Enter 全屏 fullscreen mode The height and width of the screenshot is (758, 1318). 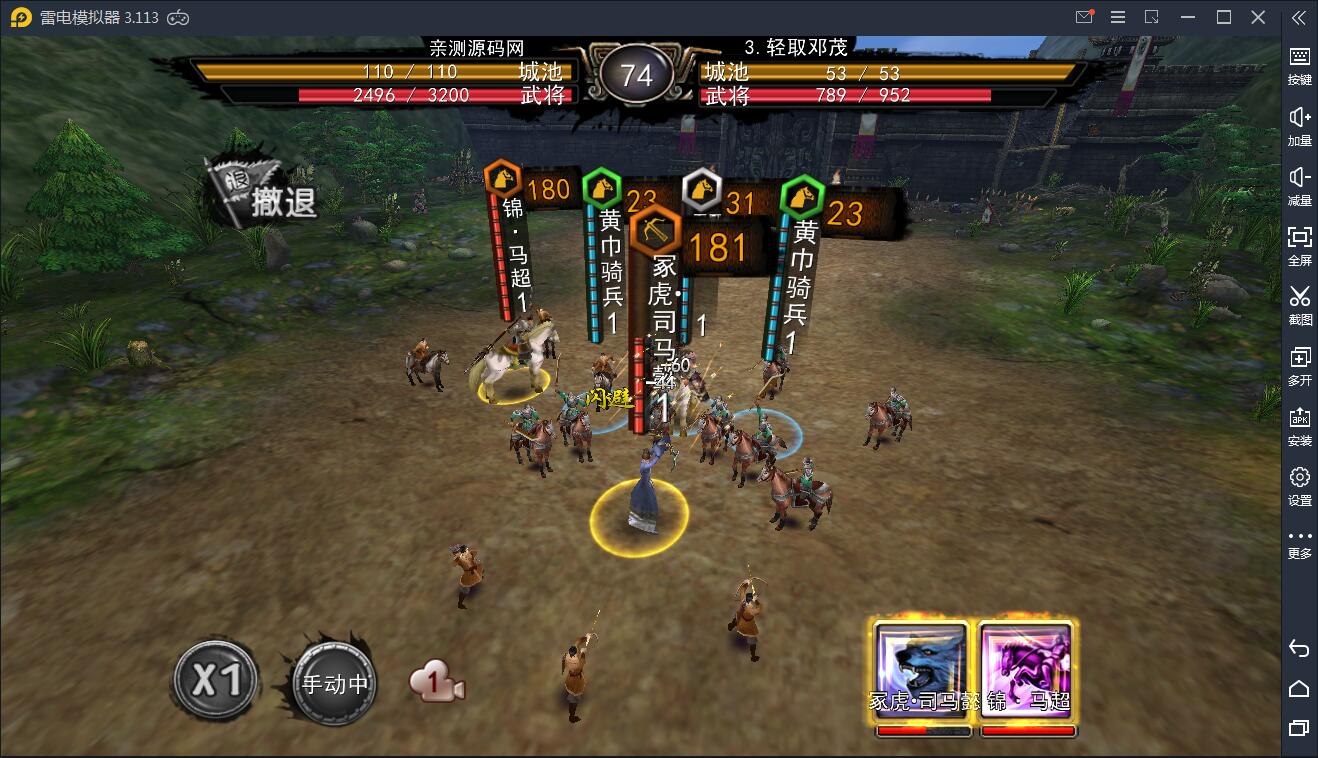(1299, 245)
